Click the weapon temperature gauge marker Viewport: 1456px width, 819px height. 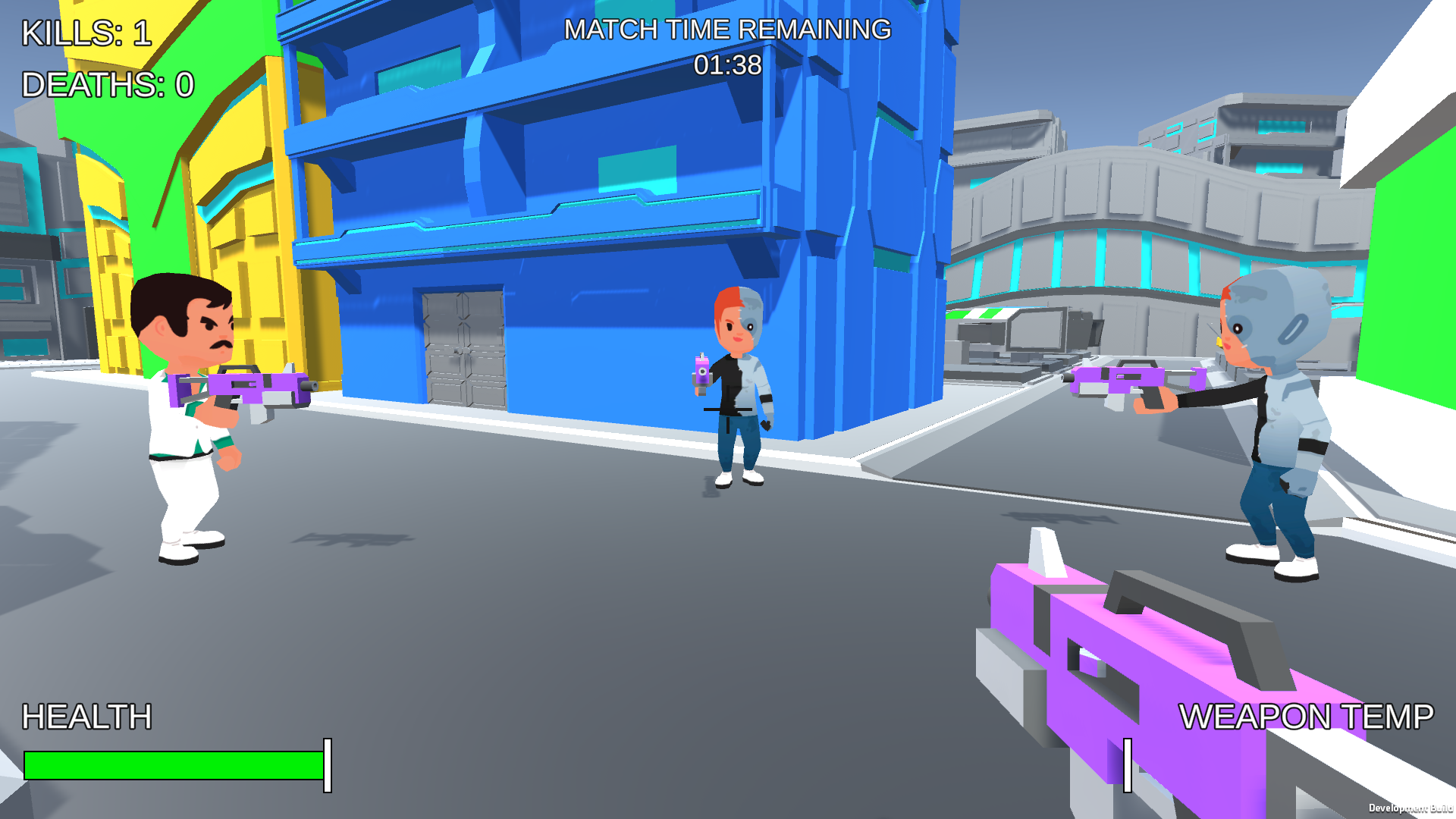click(x=1128, y=766)
